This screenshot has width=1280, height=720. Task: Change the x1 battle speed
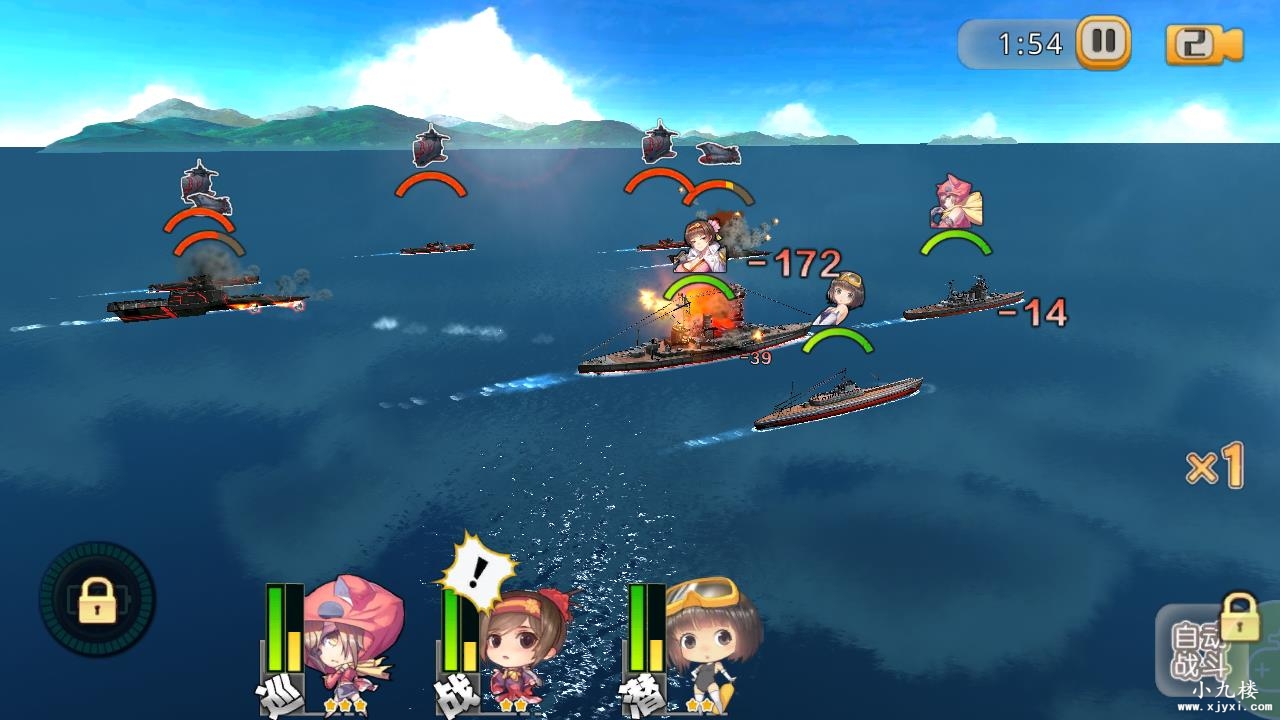[x=1215, y=466]
